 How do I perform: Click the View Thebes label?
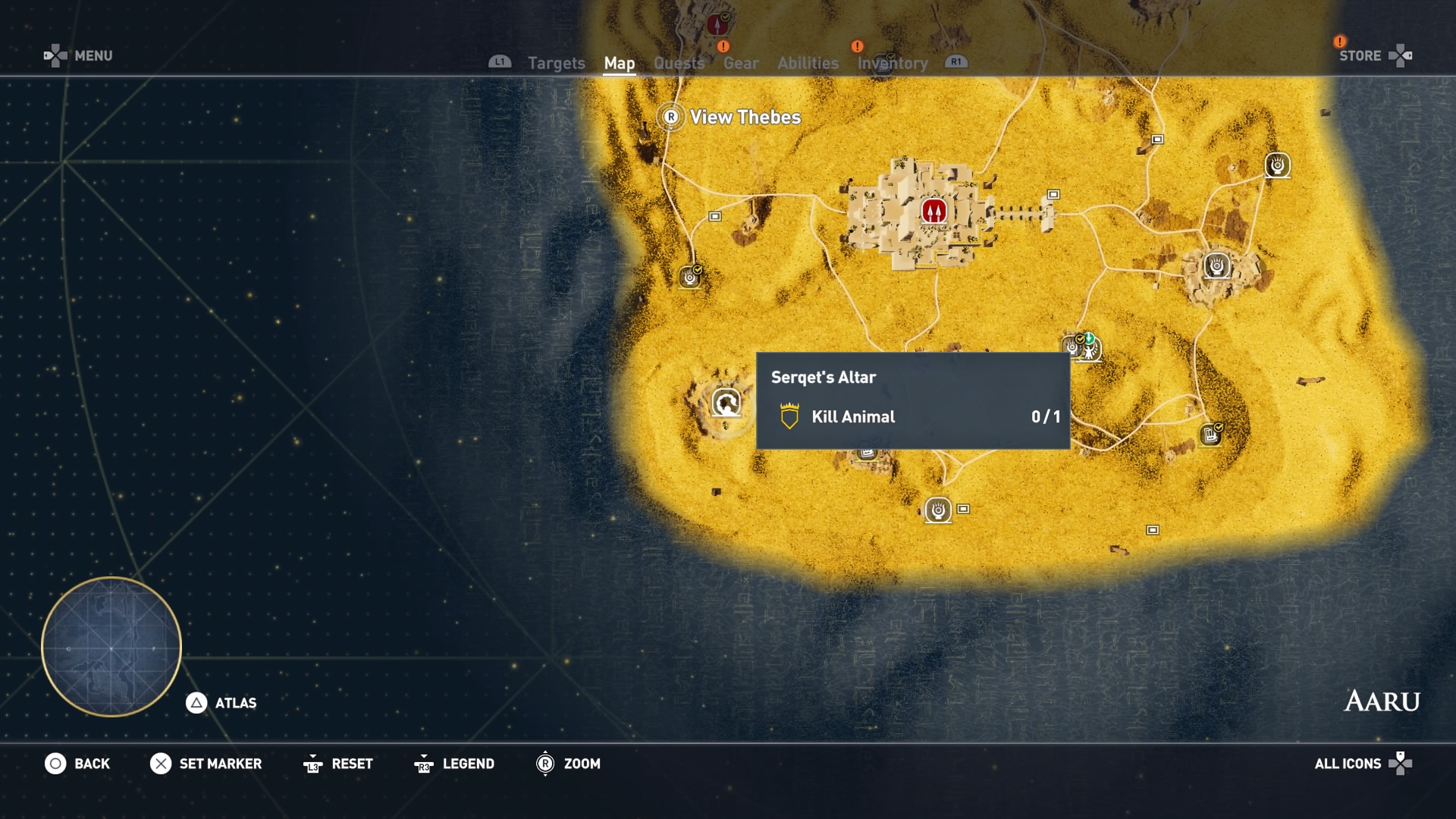[744, 118]
